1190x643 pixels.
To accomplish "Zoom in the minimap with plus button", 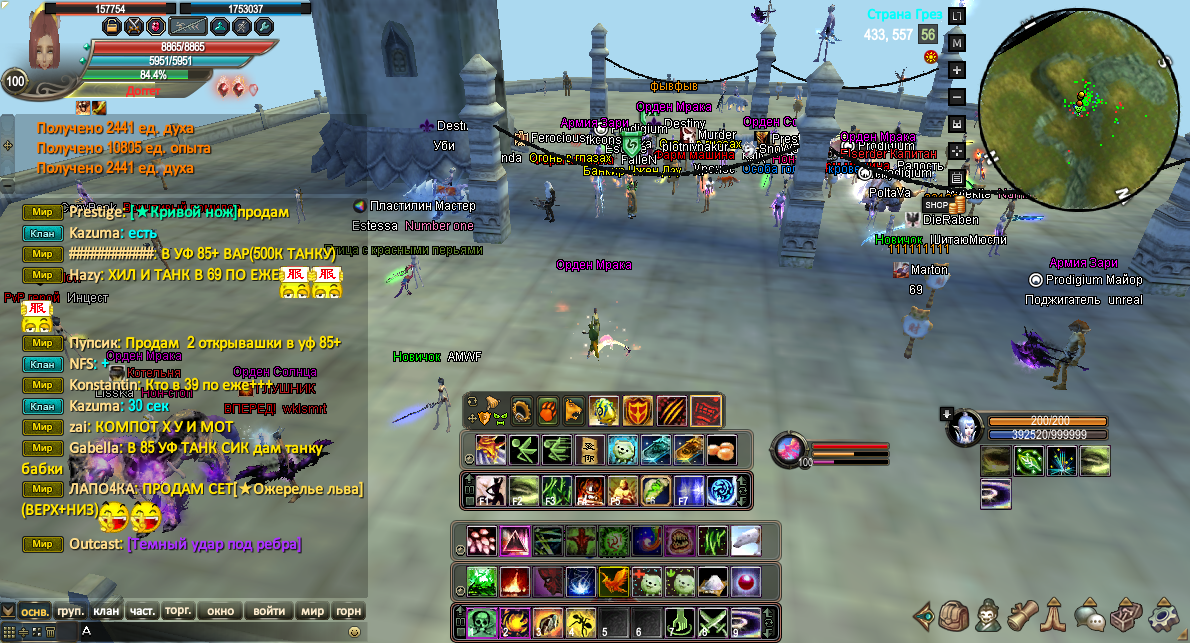I will [x=957, y=70].
